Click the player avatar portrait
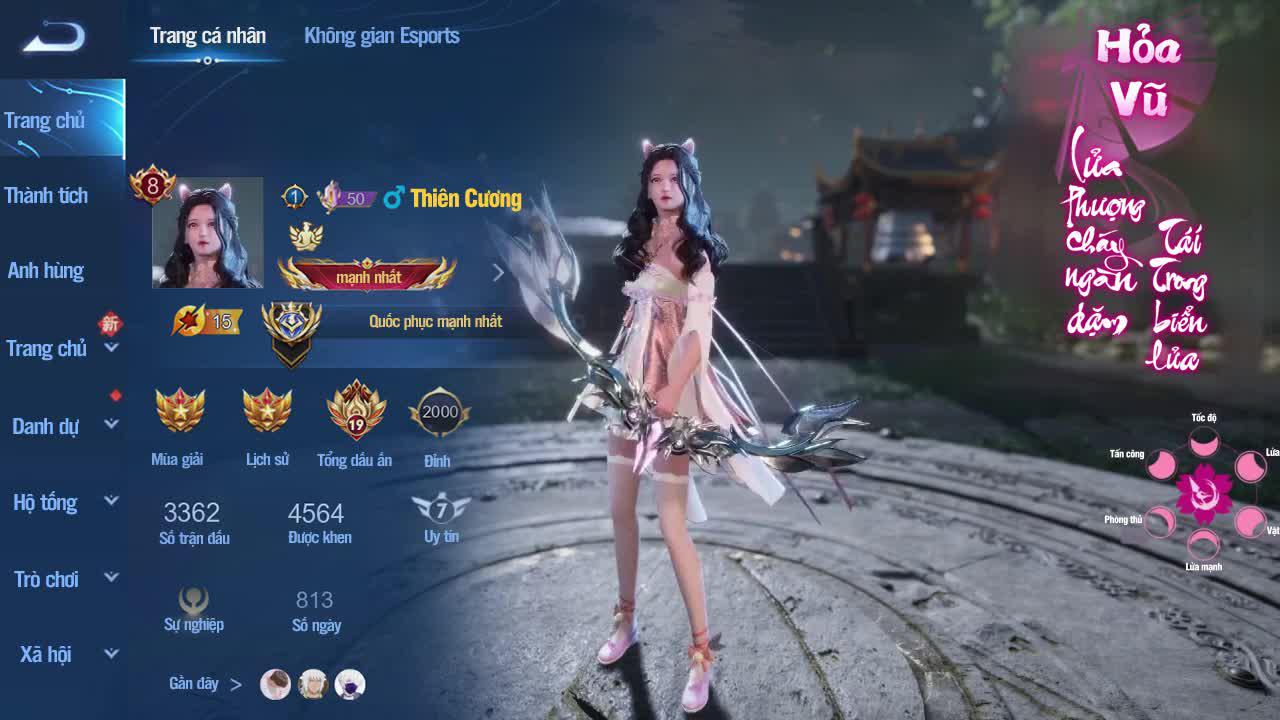 207,233
